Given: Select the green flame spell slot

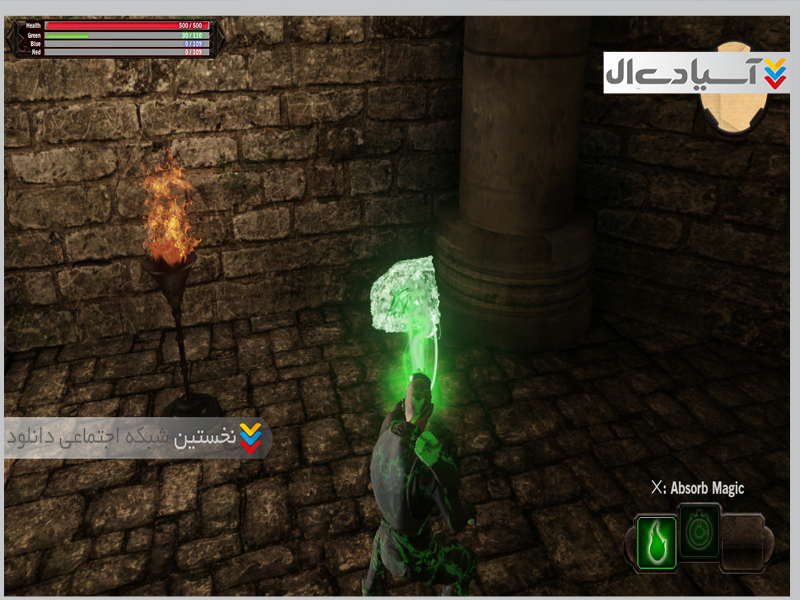Looking at the screenshot, I should pos(656,542).
